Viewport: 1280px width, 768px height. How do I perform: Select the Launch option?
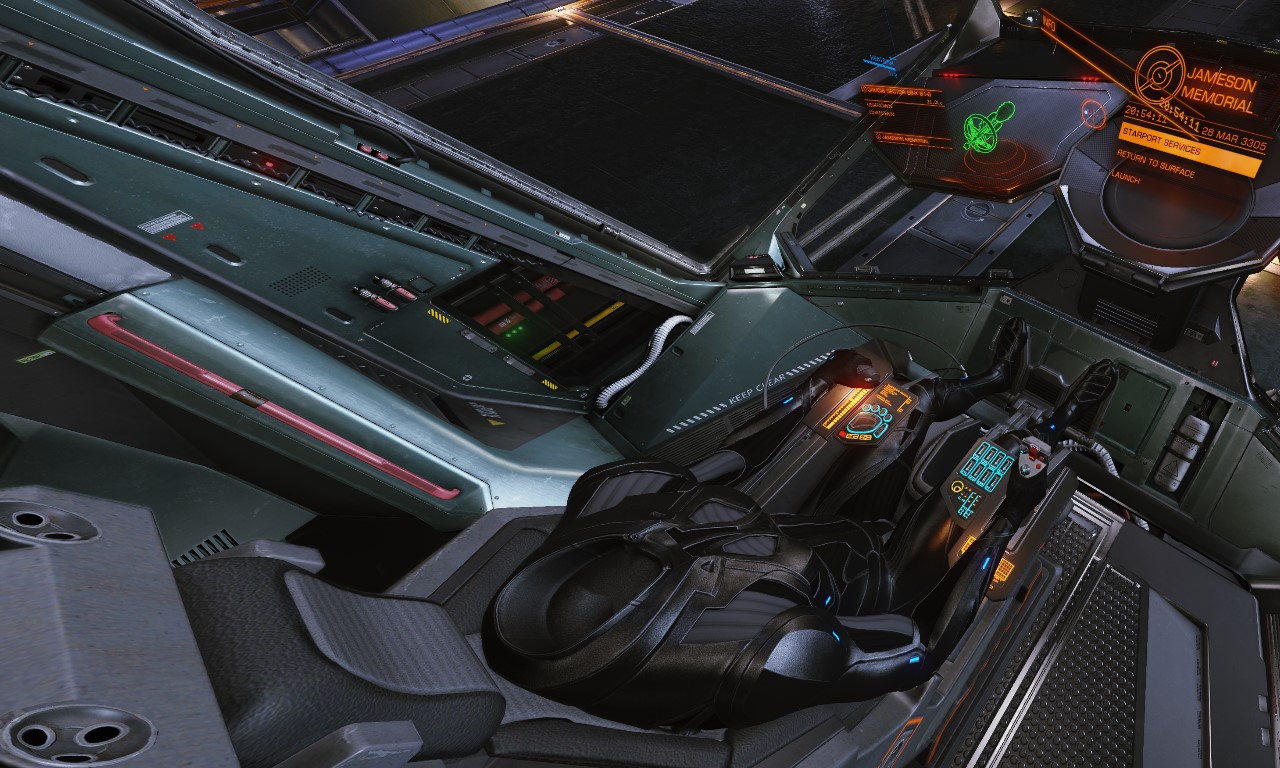click(x=1126, y=176)
